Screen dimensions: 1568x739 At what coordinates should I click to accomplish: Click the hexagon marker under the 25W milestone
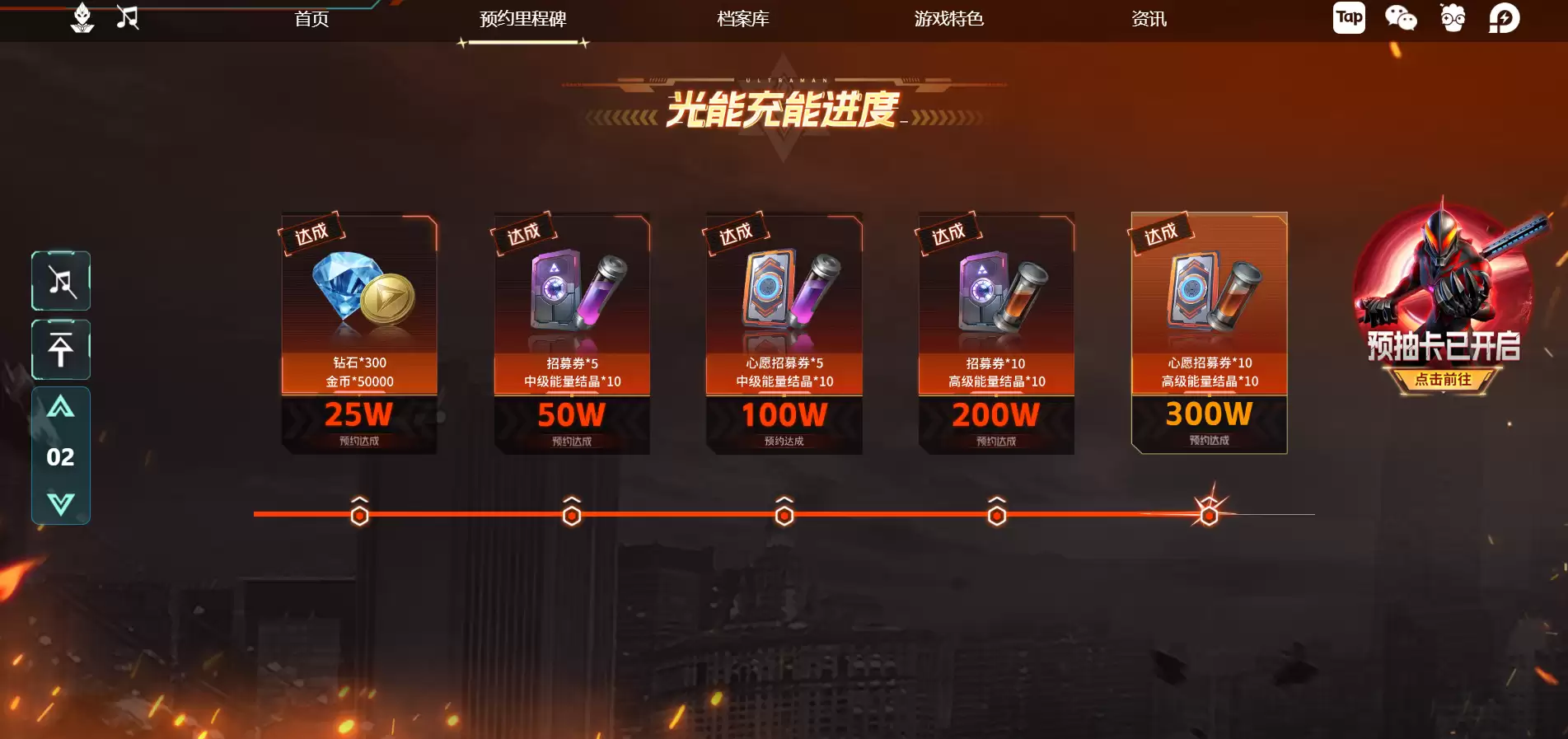click(358, 514)
